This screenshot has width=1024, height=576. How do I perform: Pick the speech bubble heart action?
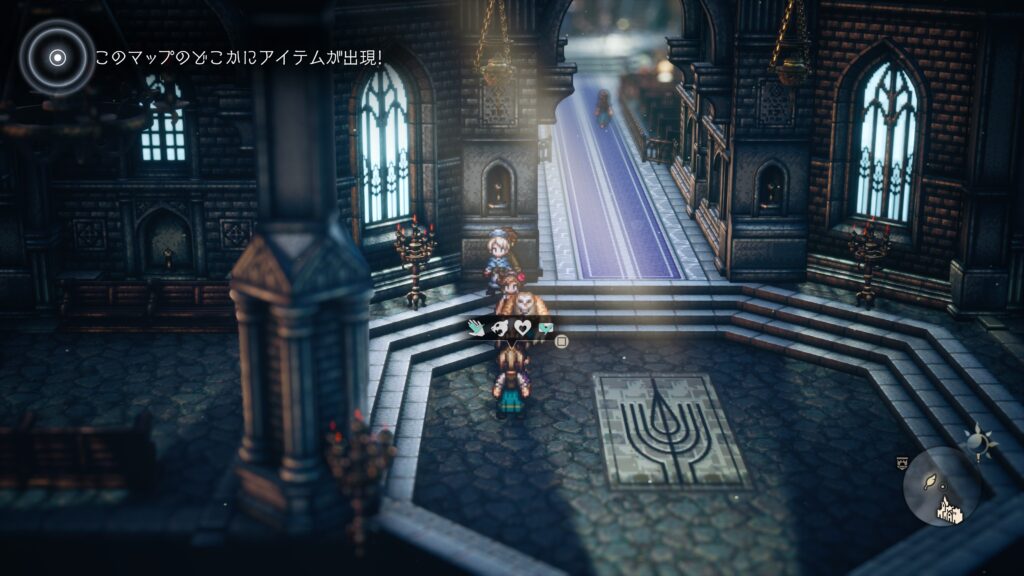(x=545, y=327)
